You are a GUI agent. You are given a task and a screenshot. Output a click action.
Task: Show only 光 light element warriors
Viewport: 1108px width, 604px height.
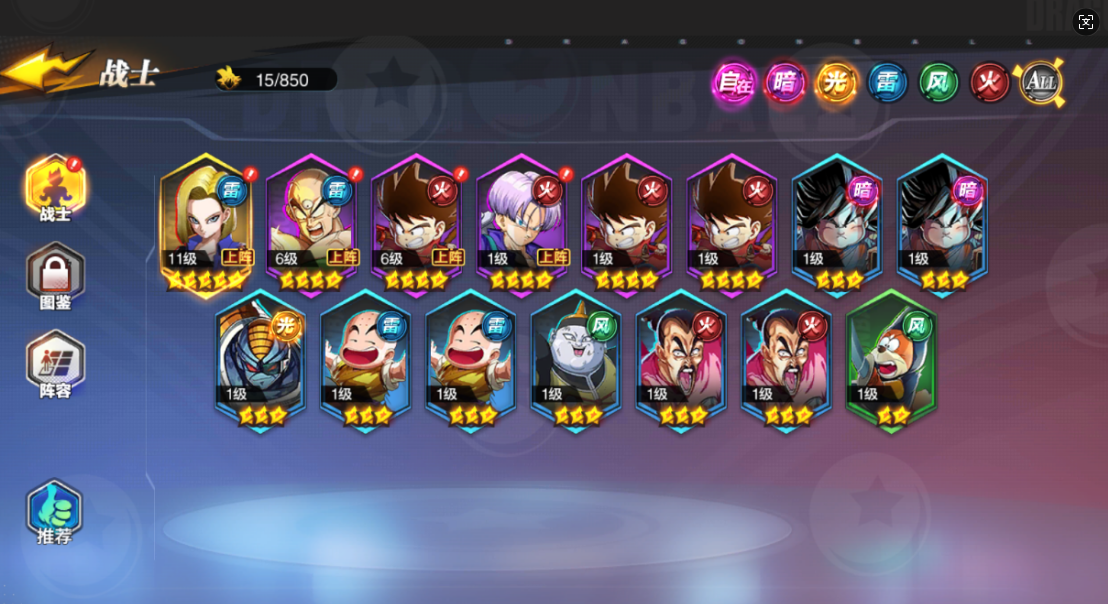(x=836, y=83)
